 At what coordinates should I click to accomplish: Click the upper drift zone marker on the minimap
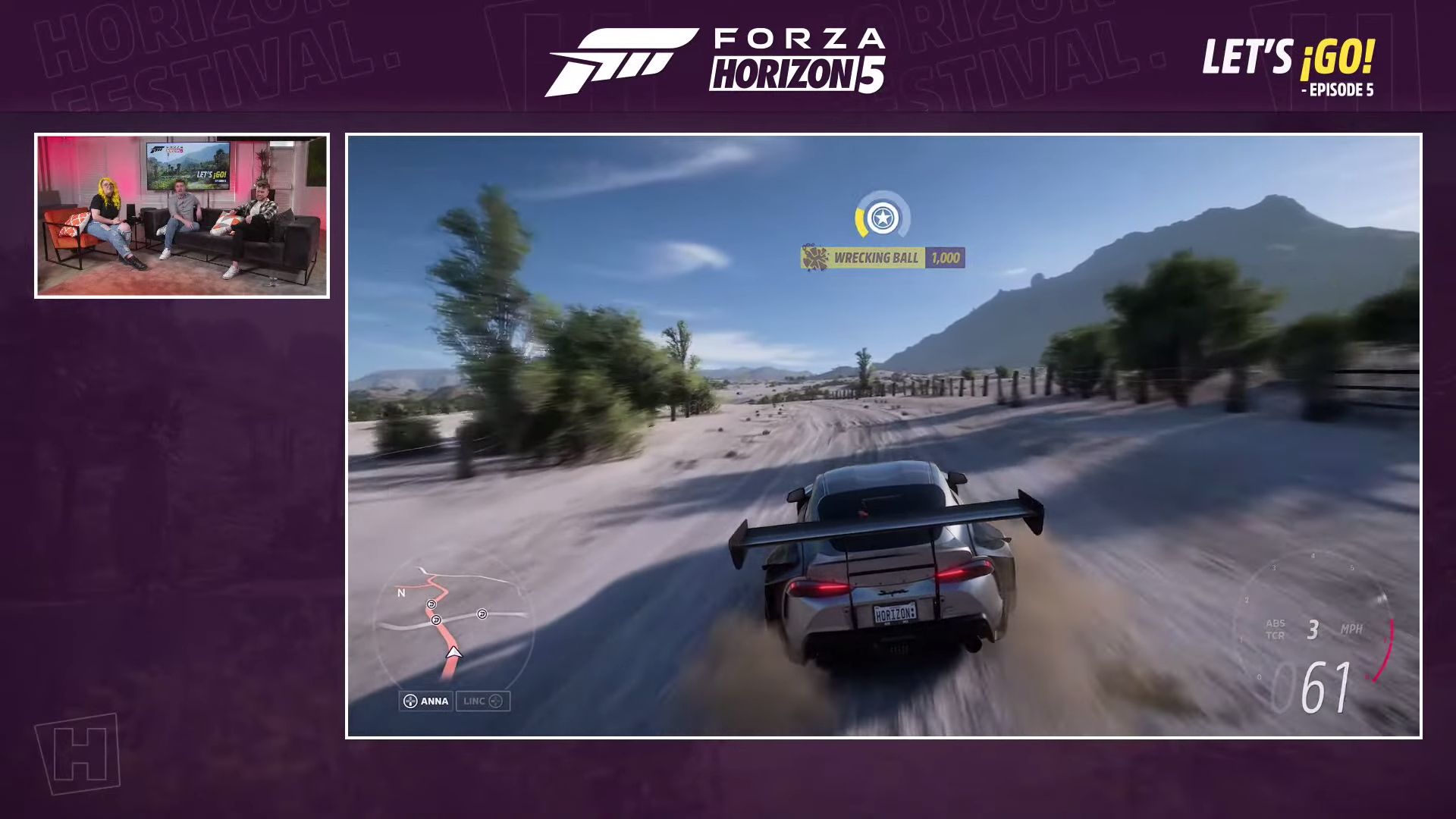(x=431, y=604)
